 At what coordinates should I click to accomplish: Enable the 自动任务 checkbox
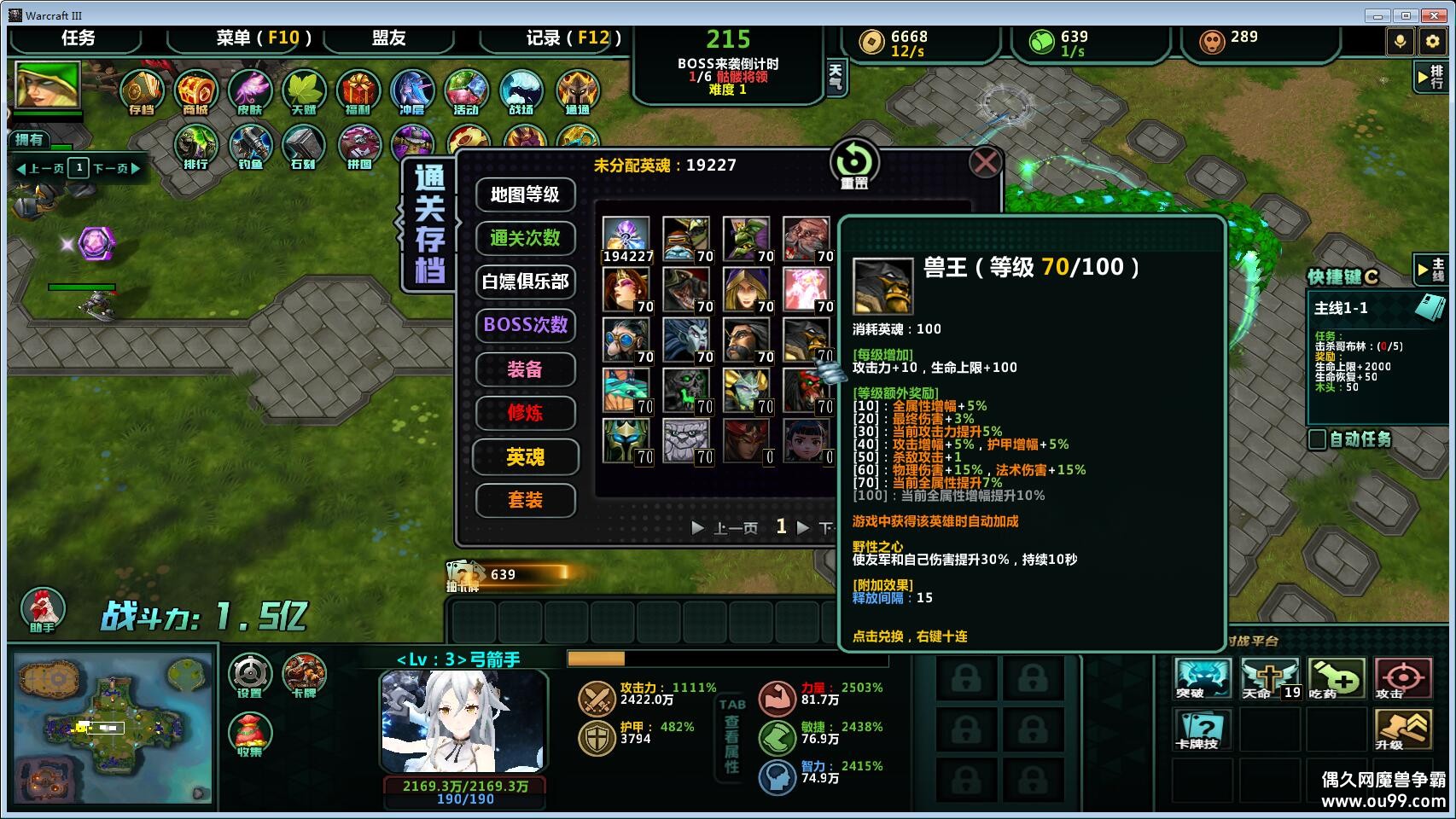1318,441
